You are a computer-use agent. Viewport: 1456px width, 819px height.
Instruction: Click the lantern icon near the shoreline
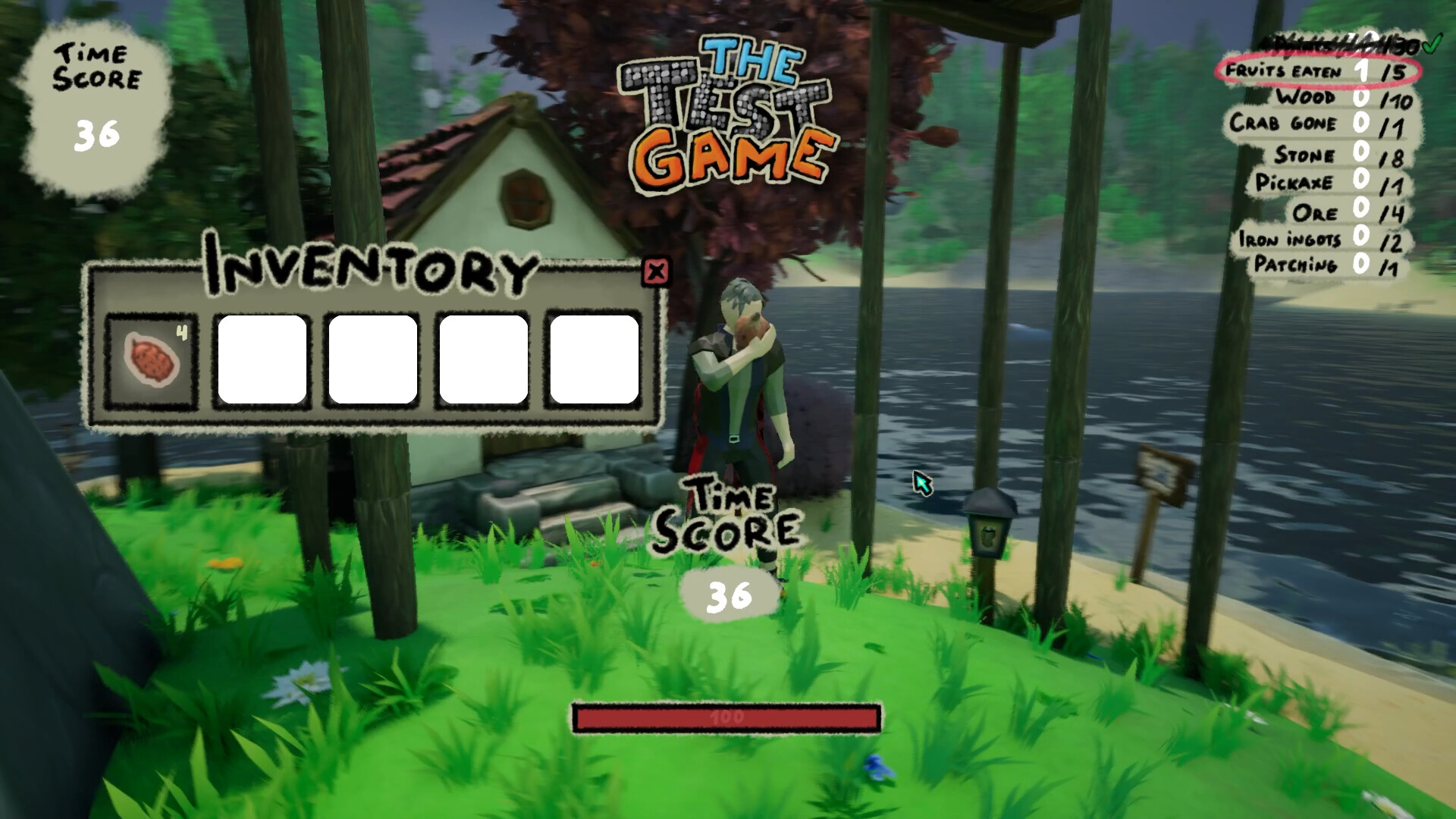click(x=990, y=523)
